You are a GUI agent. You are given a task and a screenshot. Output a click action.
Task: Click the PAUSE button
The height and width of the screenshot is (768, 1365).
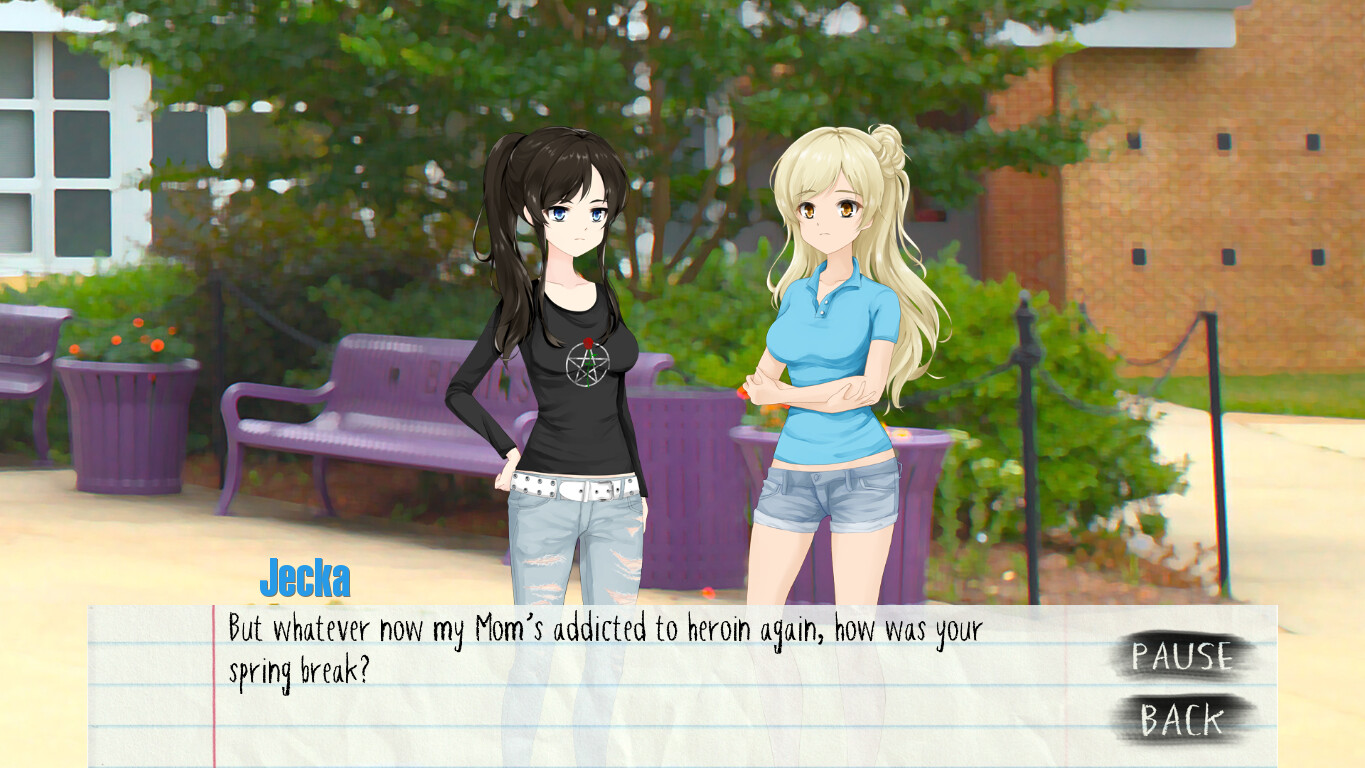pyautogui.click(x=1182, y=656)
